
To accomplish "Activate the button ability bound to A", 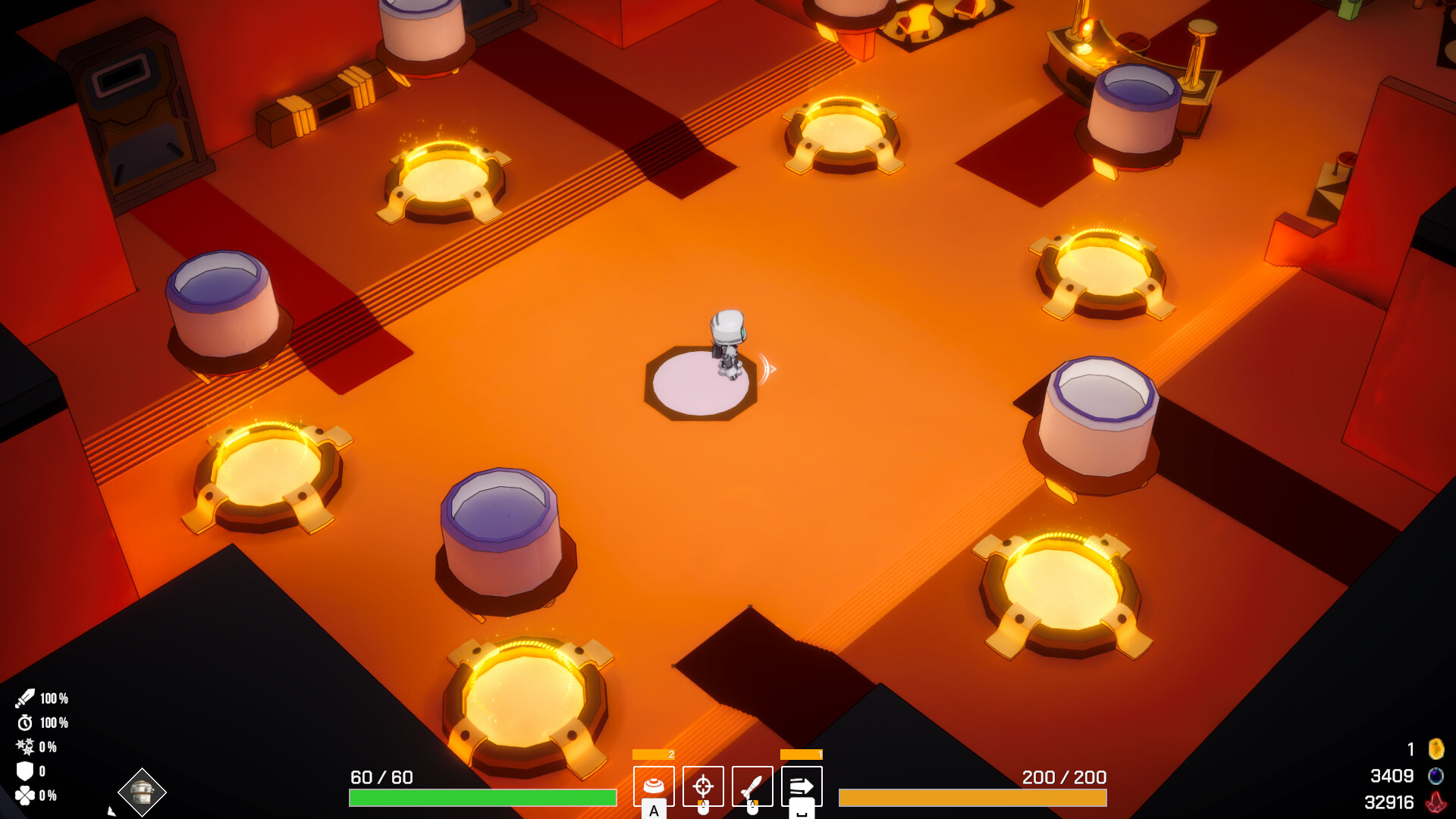I will (x=654, y=786).
